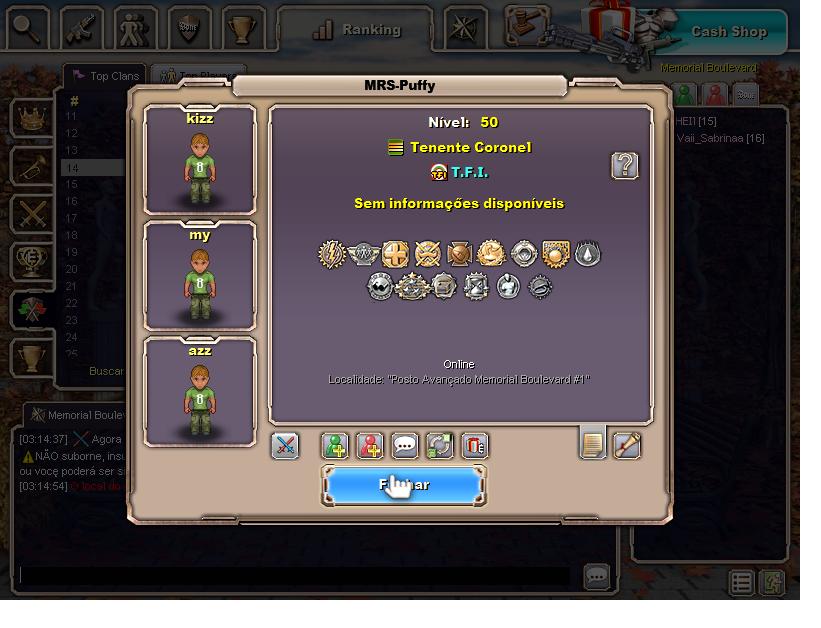Open the chat bubble button beside chat input
This screenshot has height=628, width=821.
point(597,576)
